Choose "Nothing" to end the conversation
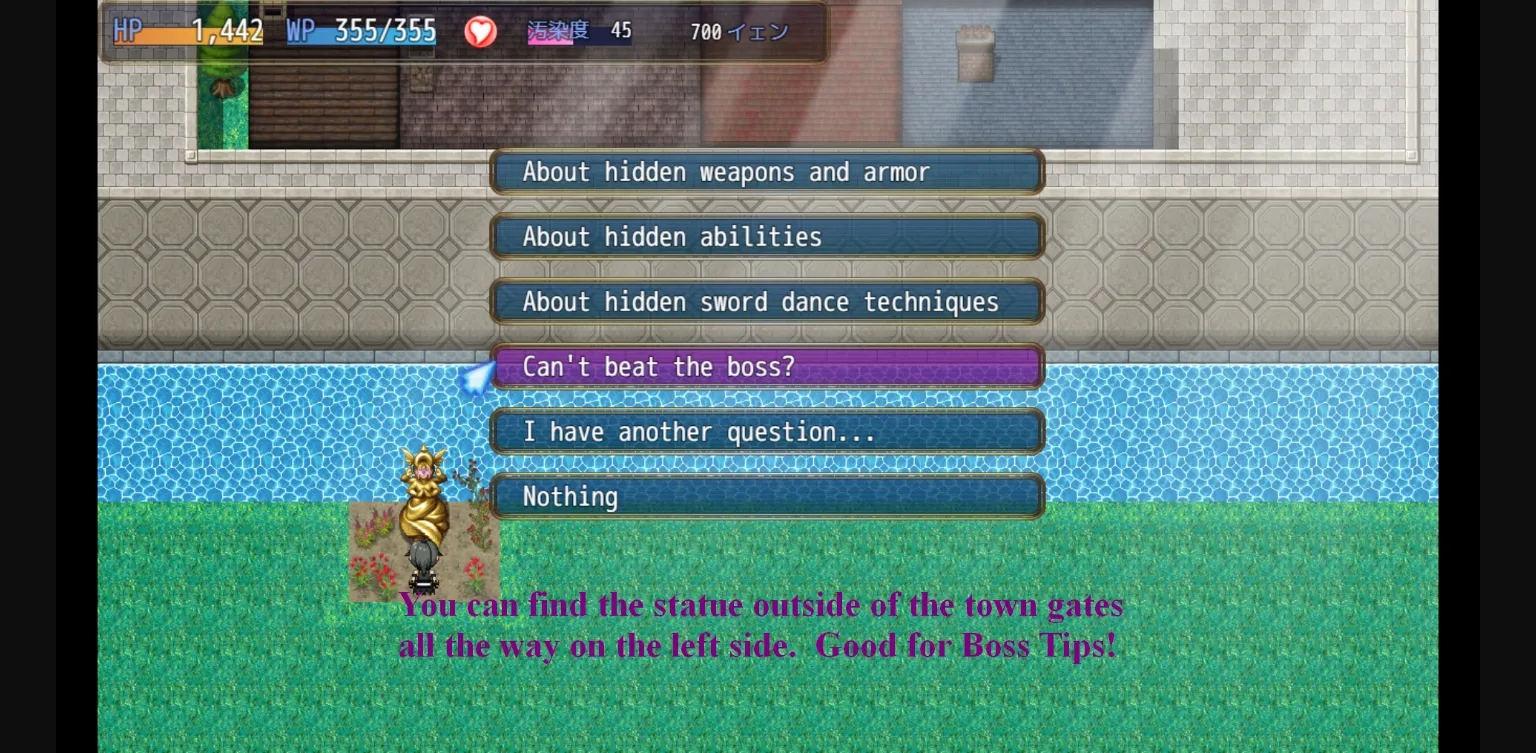This screenshot has height=753, width=1536. (766, 496)
